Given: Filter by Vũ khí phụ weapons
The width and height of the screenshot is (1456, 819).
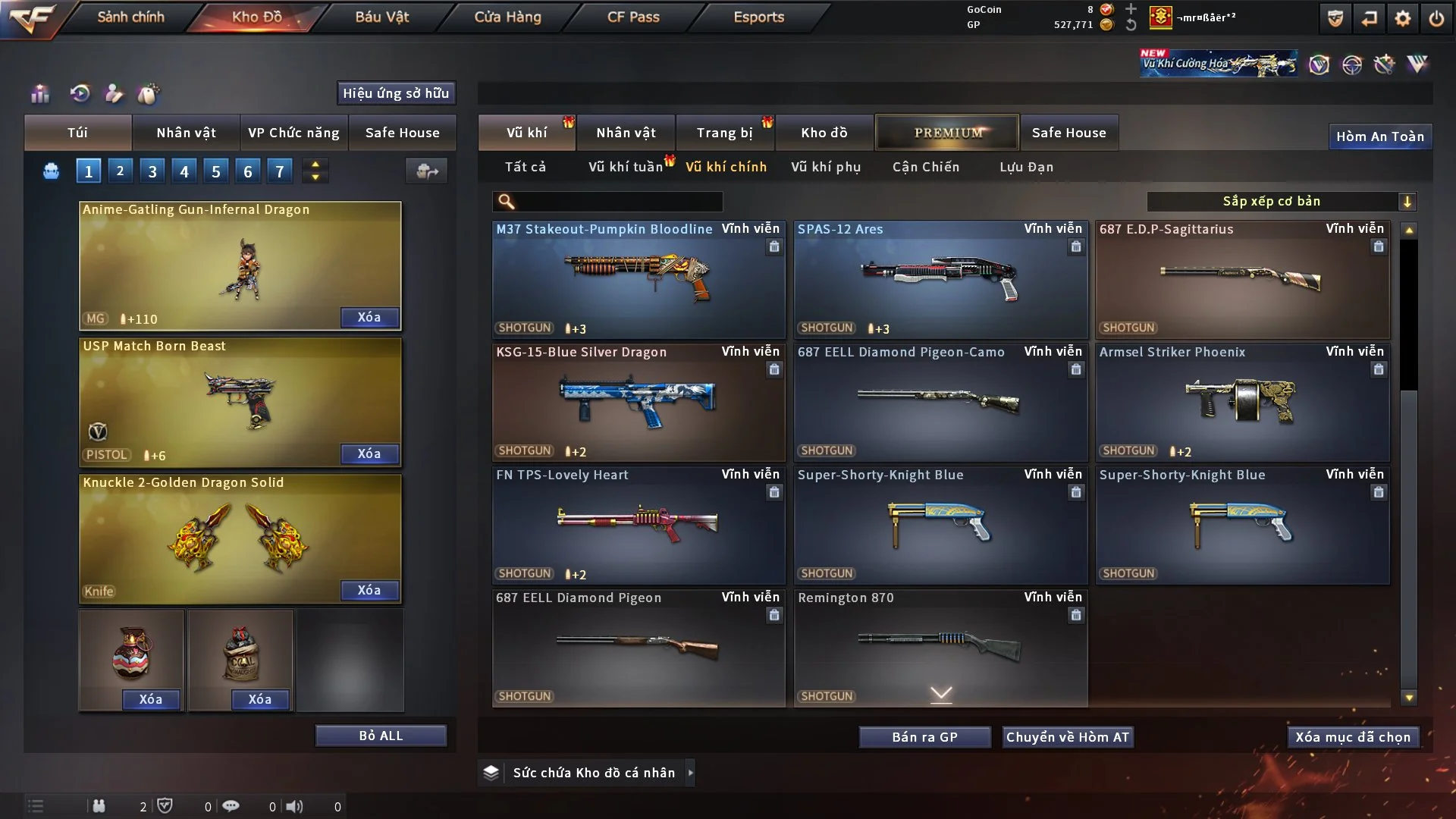Looking at the screenshot, I should pyautogui.click(x=826, y=167).
